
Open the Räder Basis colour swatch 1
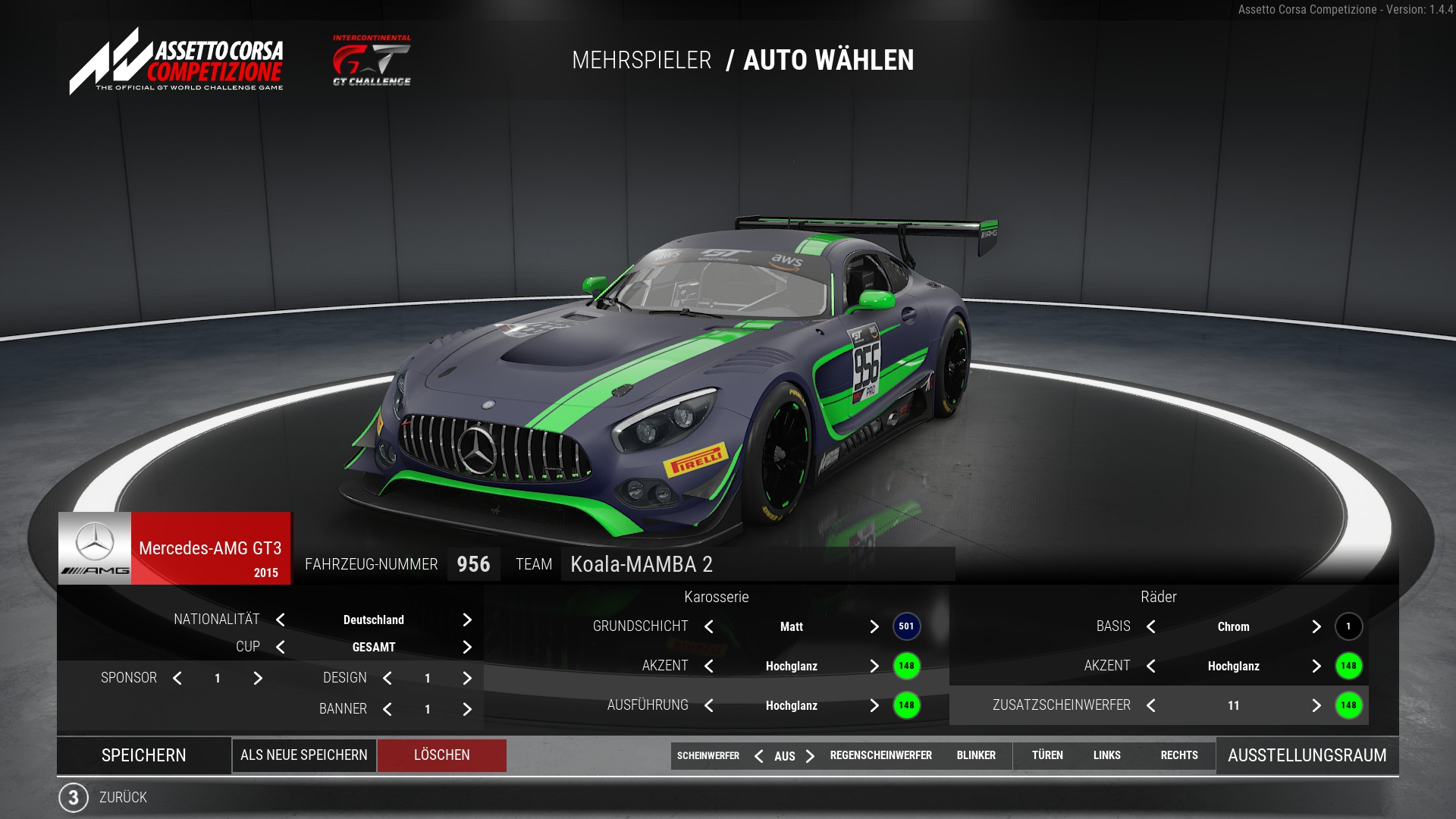pyautogui.click(x=1348, y=626)
